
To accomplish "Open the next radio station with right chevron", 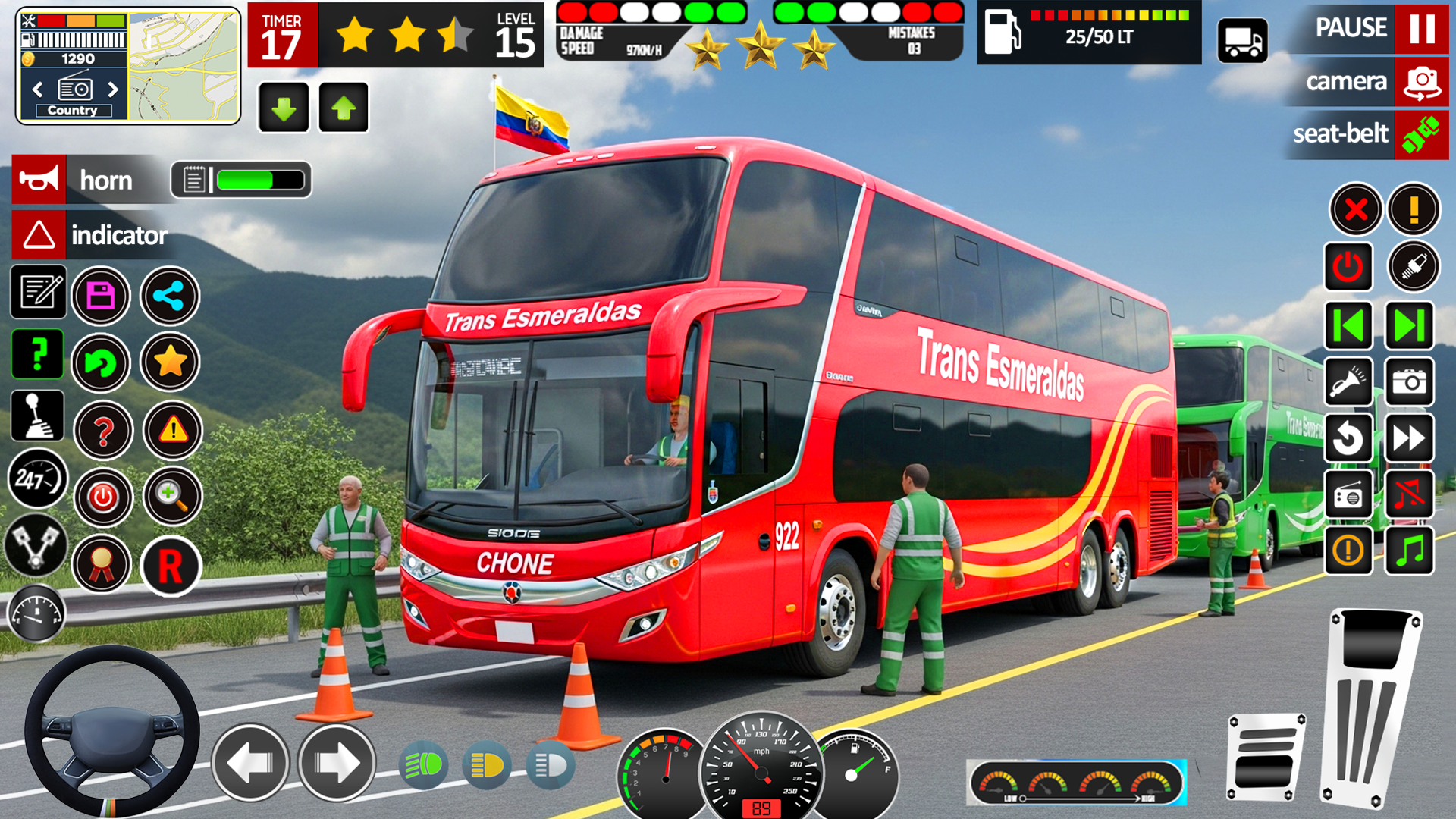I will point(114,89).
